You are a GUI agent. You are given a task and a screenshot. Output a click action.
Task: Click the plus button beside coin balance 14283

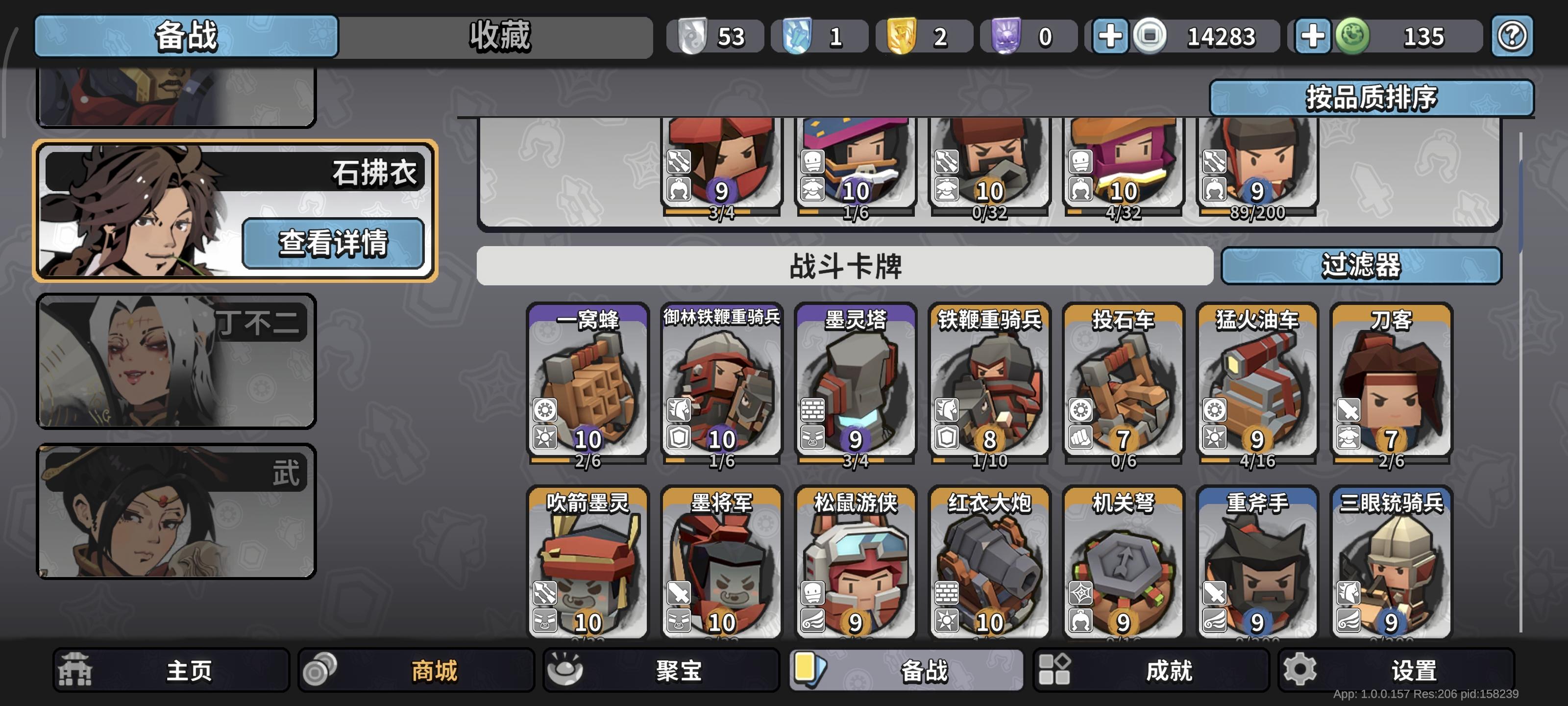click(x=1111, y=36)
